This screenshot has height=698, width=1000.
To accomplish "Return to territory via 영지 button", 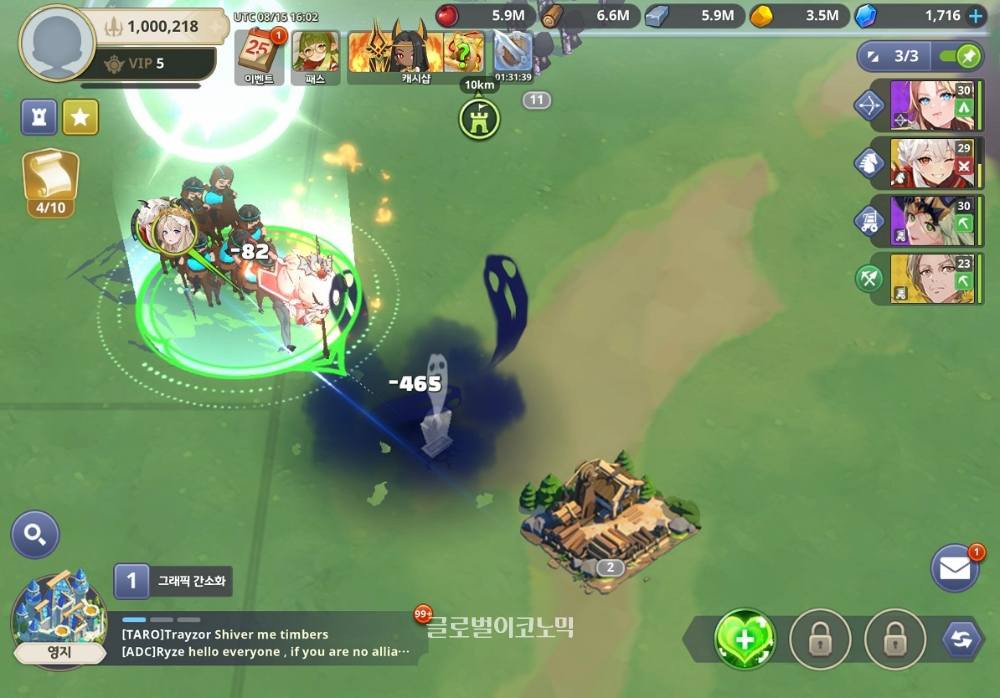I will click(x=58, y=620).
